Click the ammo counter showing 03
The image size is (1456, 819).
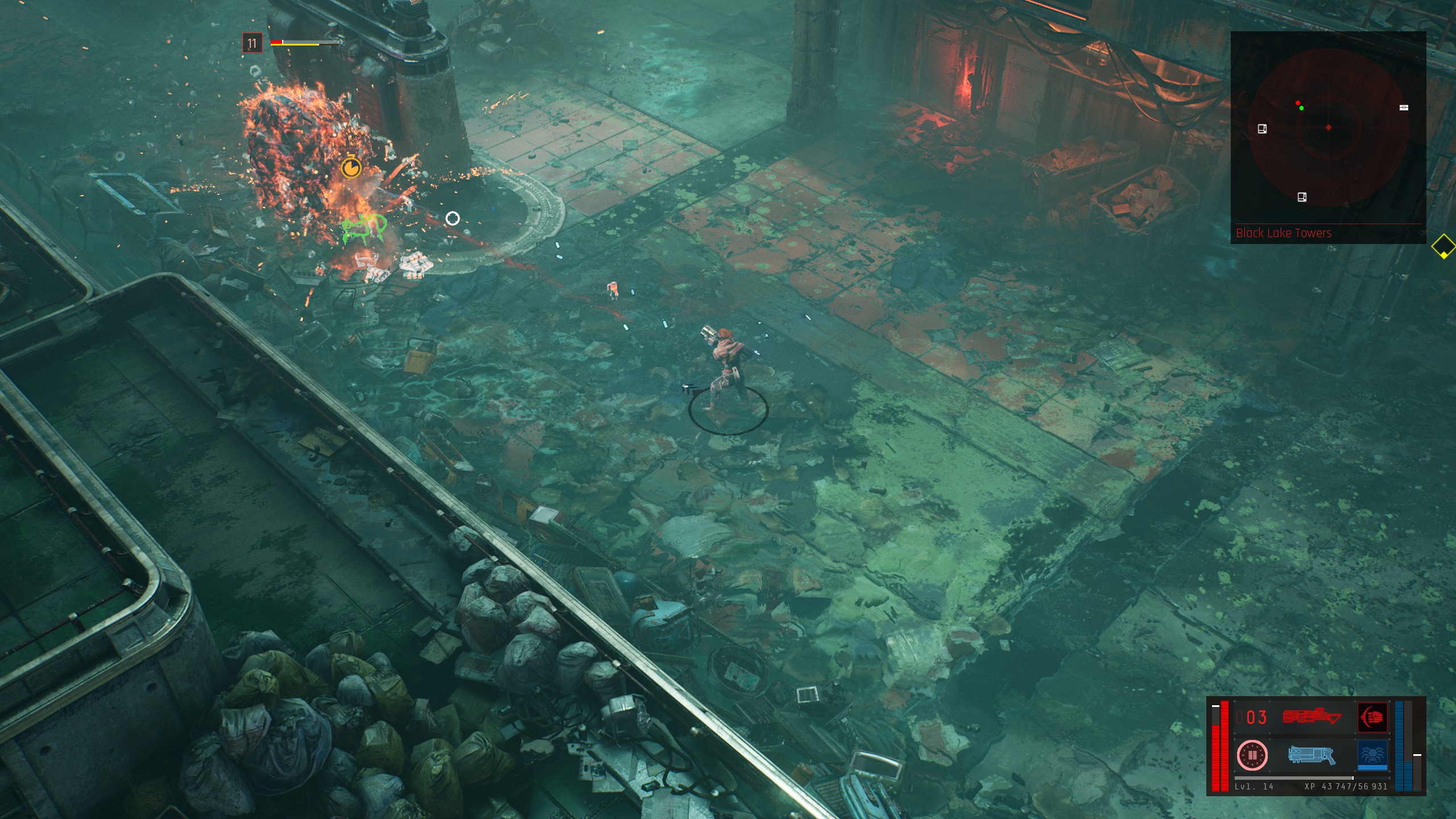pos(1251,717)
